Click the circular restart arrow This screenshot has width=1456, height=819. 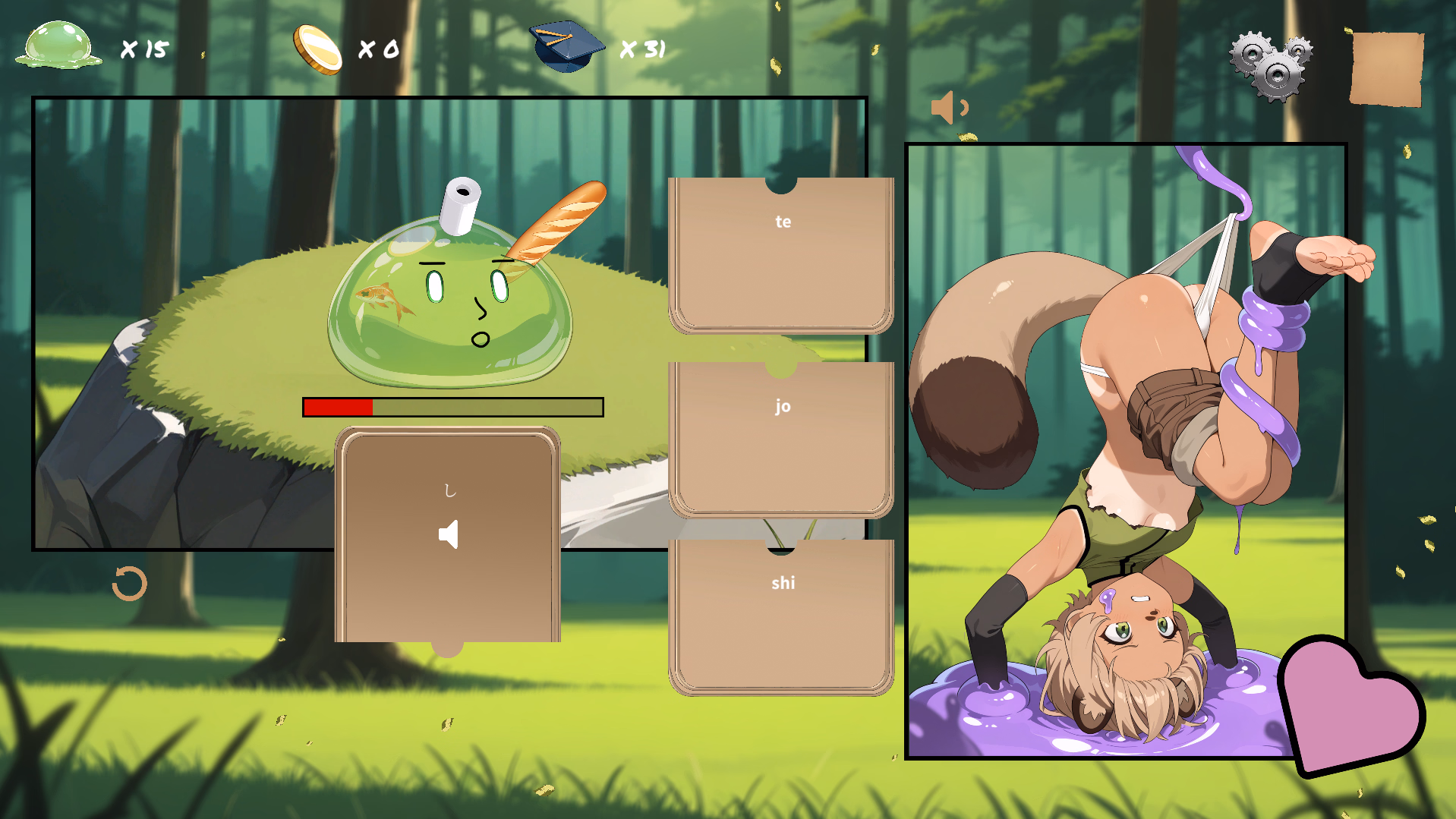(x=129, y=584)
